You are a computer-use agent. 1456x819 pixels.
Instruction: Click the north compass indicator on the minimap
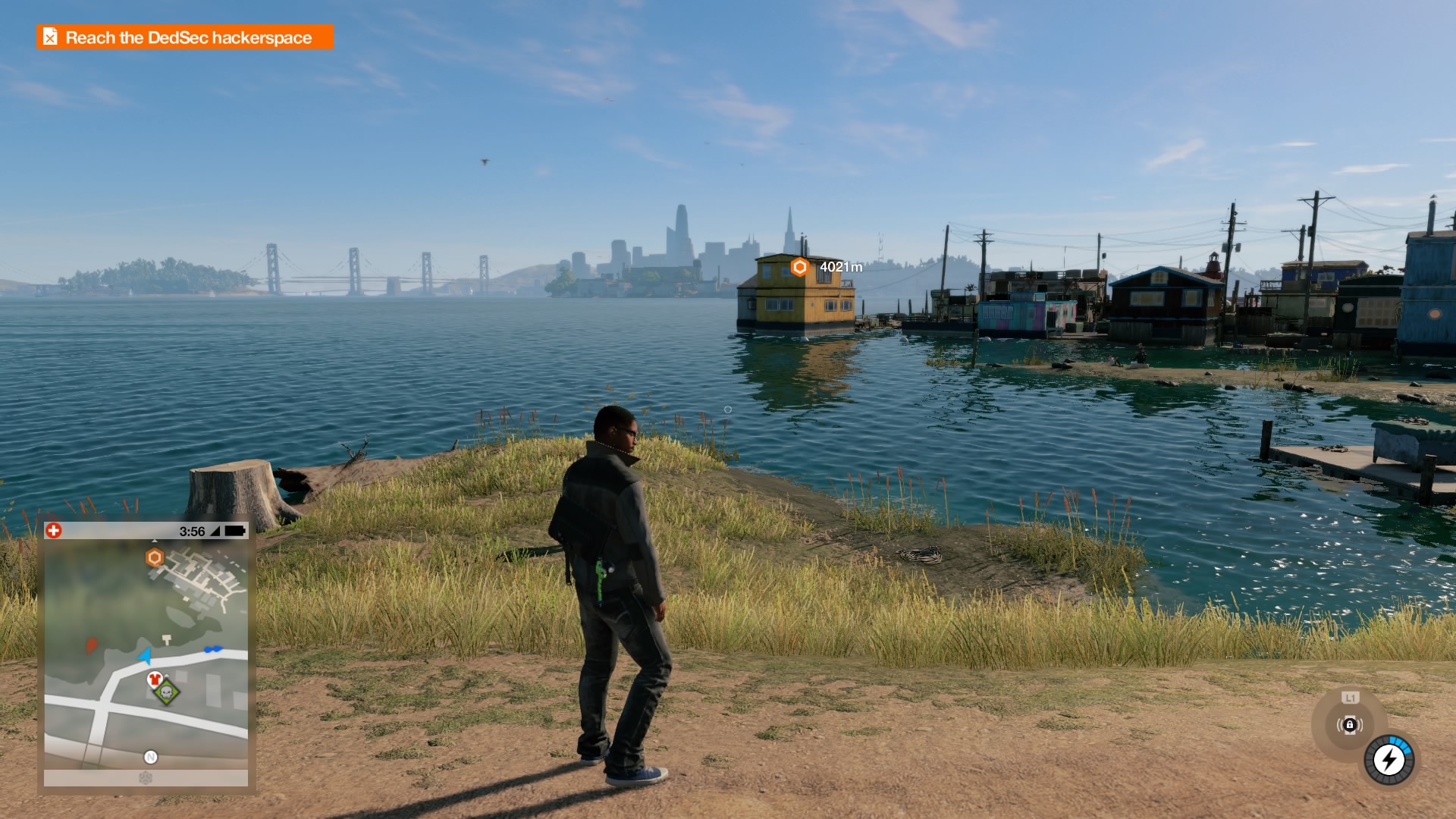pyautogui.click(x=151, y=757)
